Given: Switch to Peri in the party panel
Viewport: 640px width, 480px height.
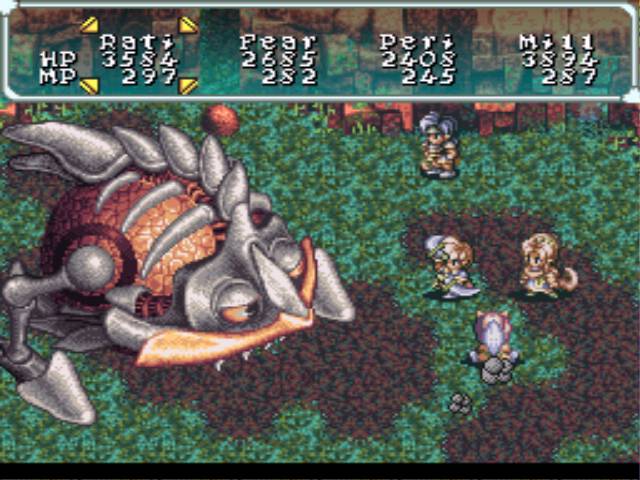Looking at the screenshot, I should pos(417,57).
